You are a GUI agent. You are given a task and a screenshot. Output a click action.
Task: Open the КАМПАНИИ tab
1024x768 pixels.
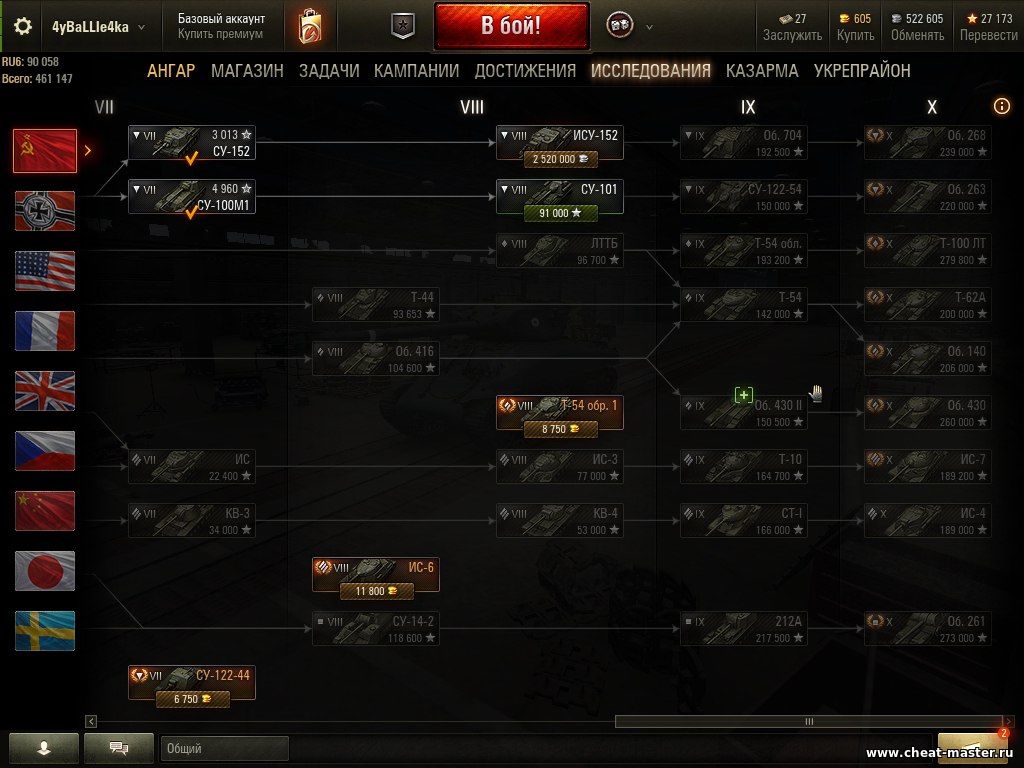click(416, 71)
